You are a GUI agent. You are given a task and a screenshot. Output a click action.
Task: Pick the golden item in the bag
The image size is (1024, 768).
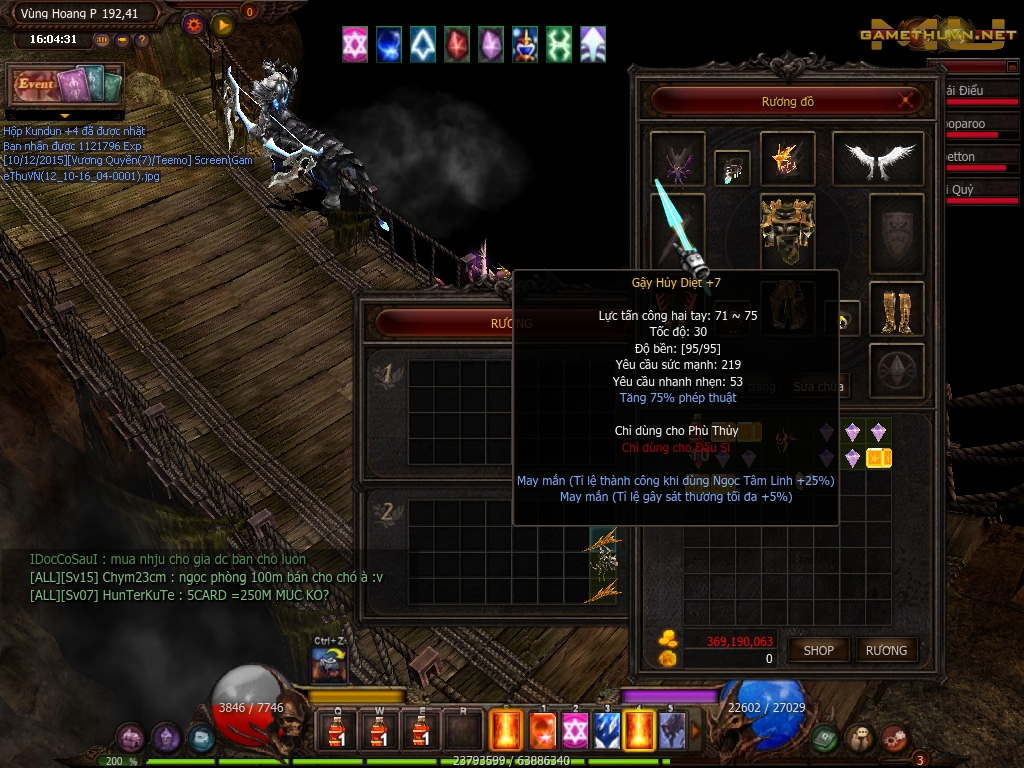tap(879, 458)
